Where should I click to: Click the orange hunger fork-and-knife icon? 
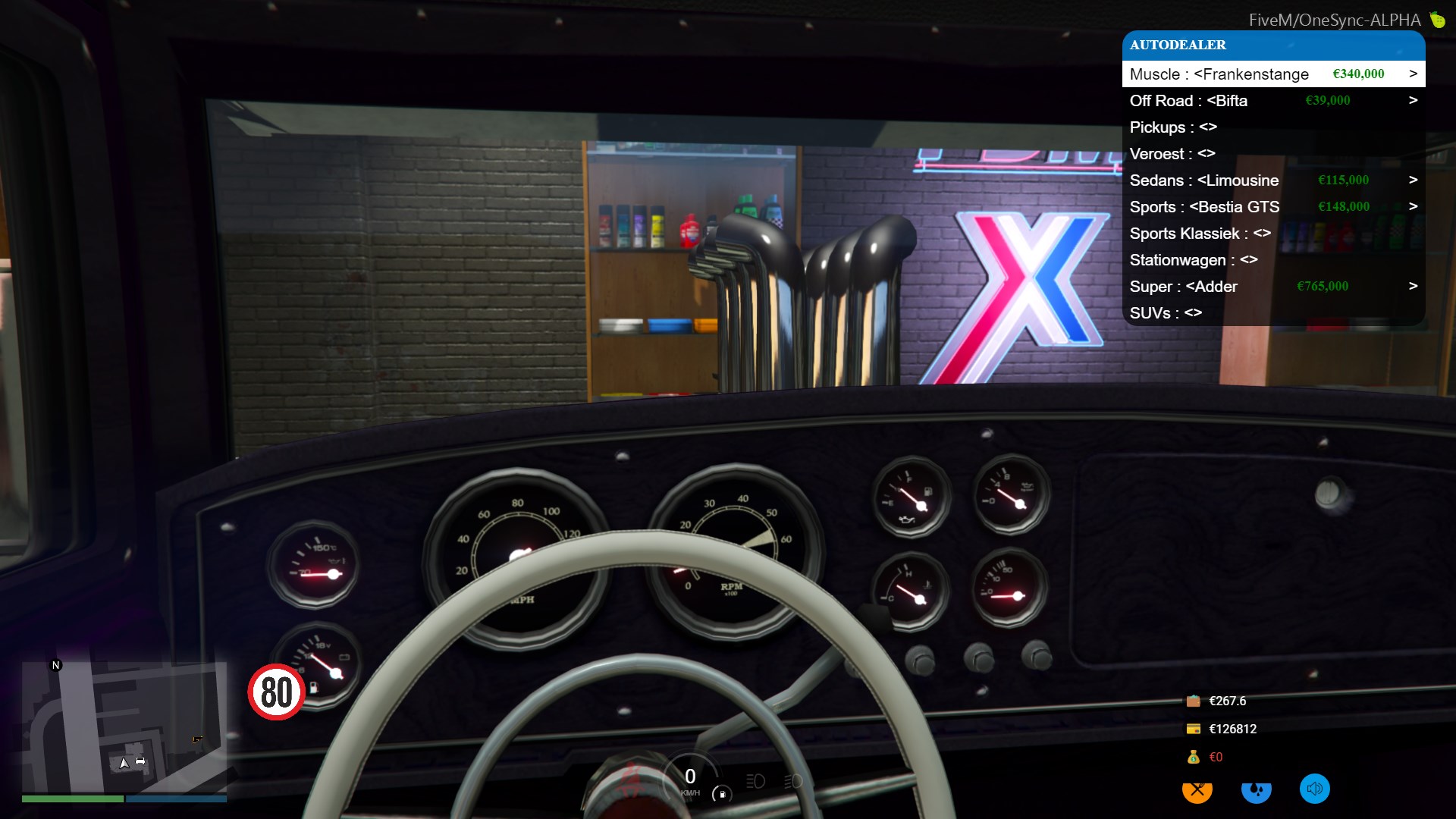click(x=1197, y=790)
